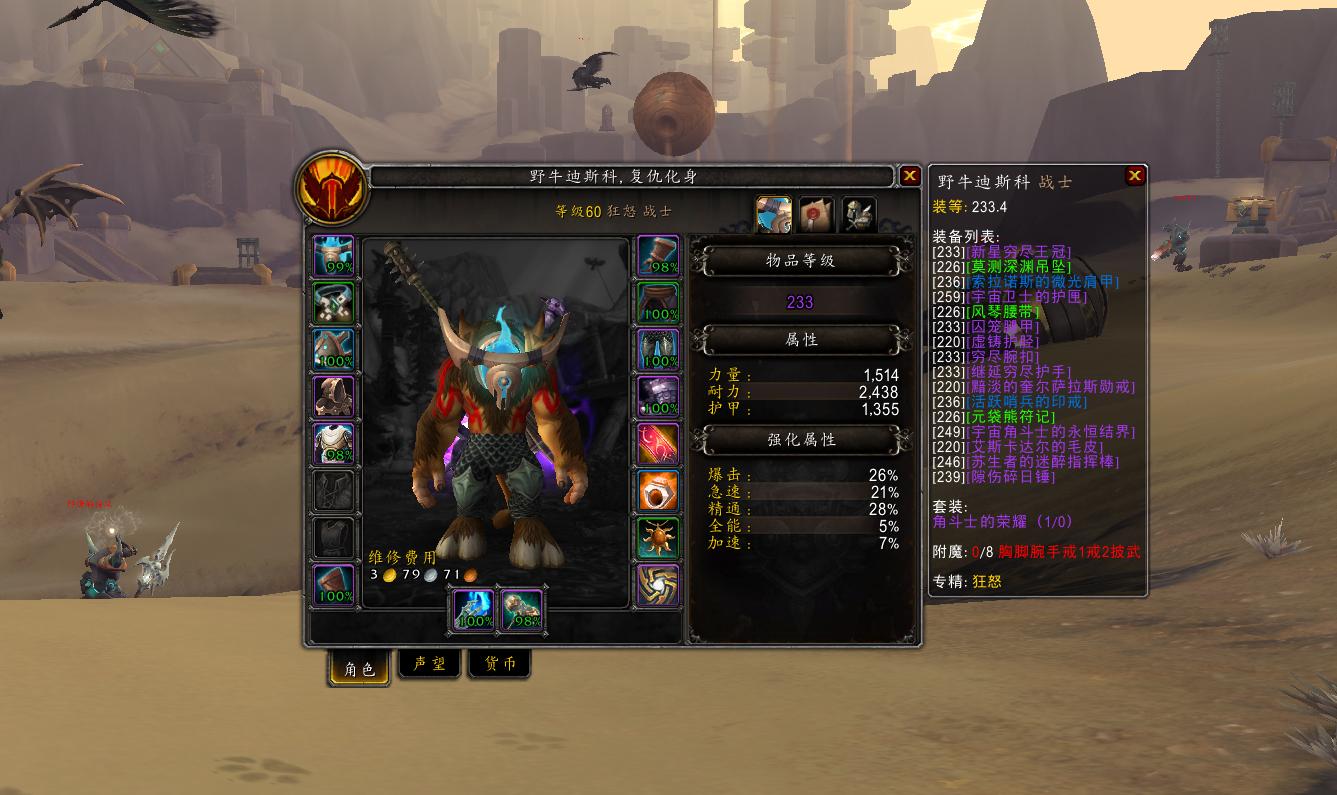
Task: Click the orange ring slot icon
Action: tap(657, 490)
